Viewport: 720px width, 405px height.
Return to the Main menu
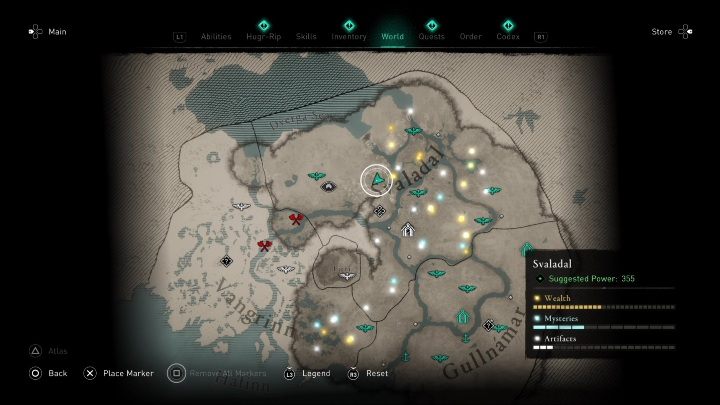(x=49, y=32)
